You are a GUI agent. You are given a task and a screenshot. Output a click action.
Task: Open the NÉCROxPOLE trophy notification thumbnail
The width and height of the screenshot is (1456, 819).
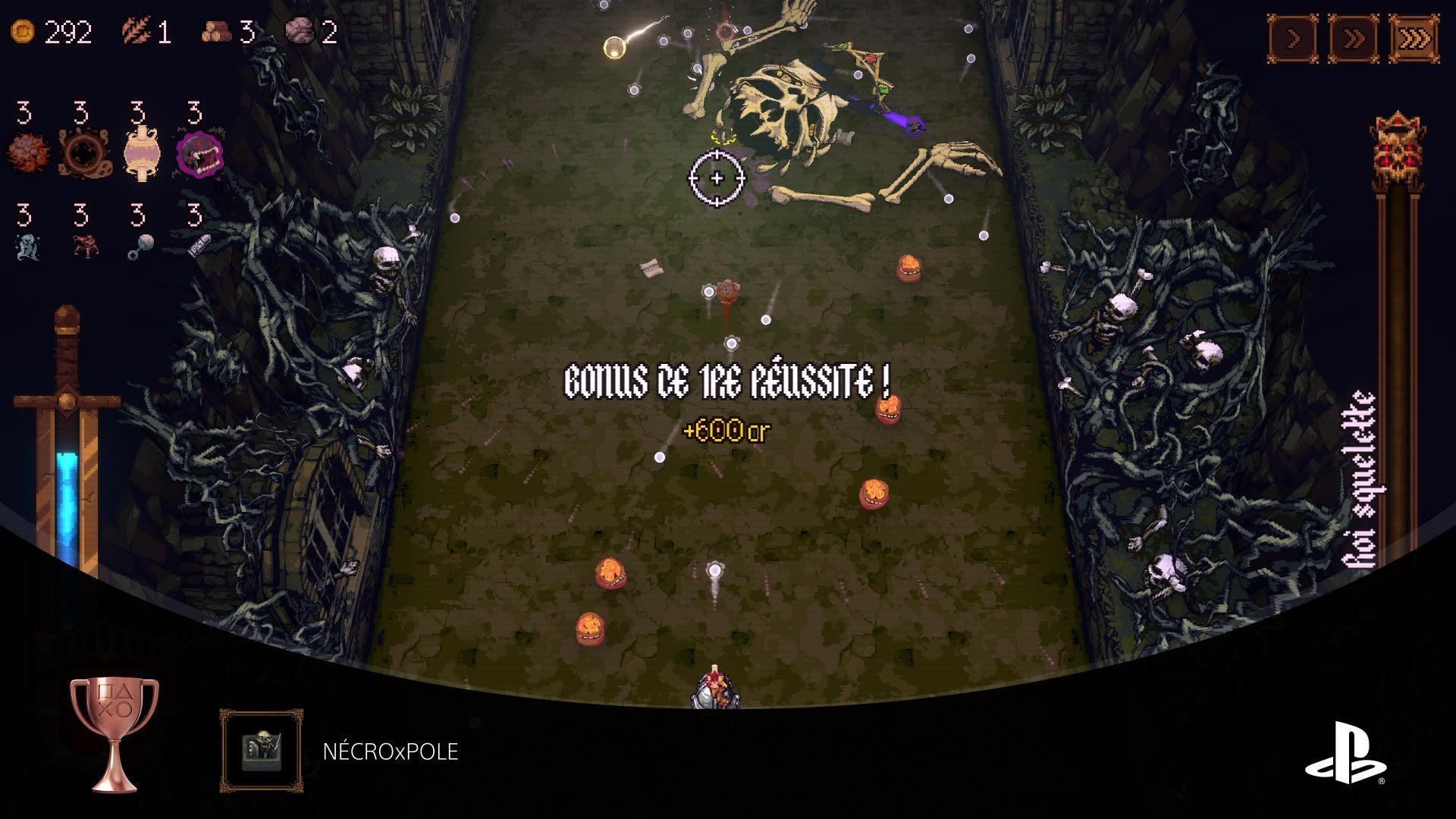[262, 751]
